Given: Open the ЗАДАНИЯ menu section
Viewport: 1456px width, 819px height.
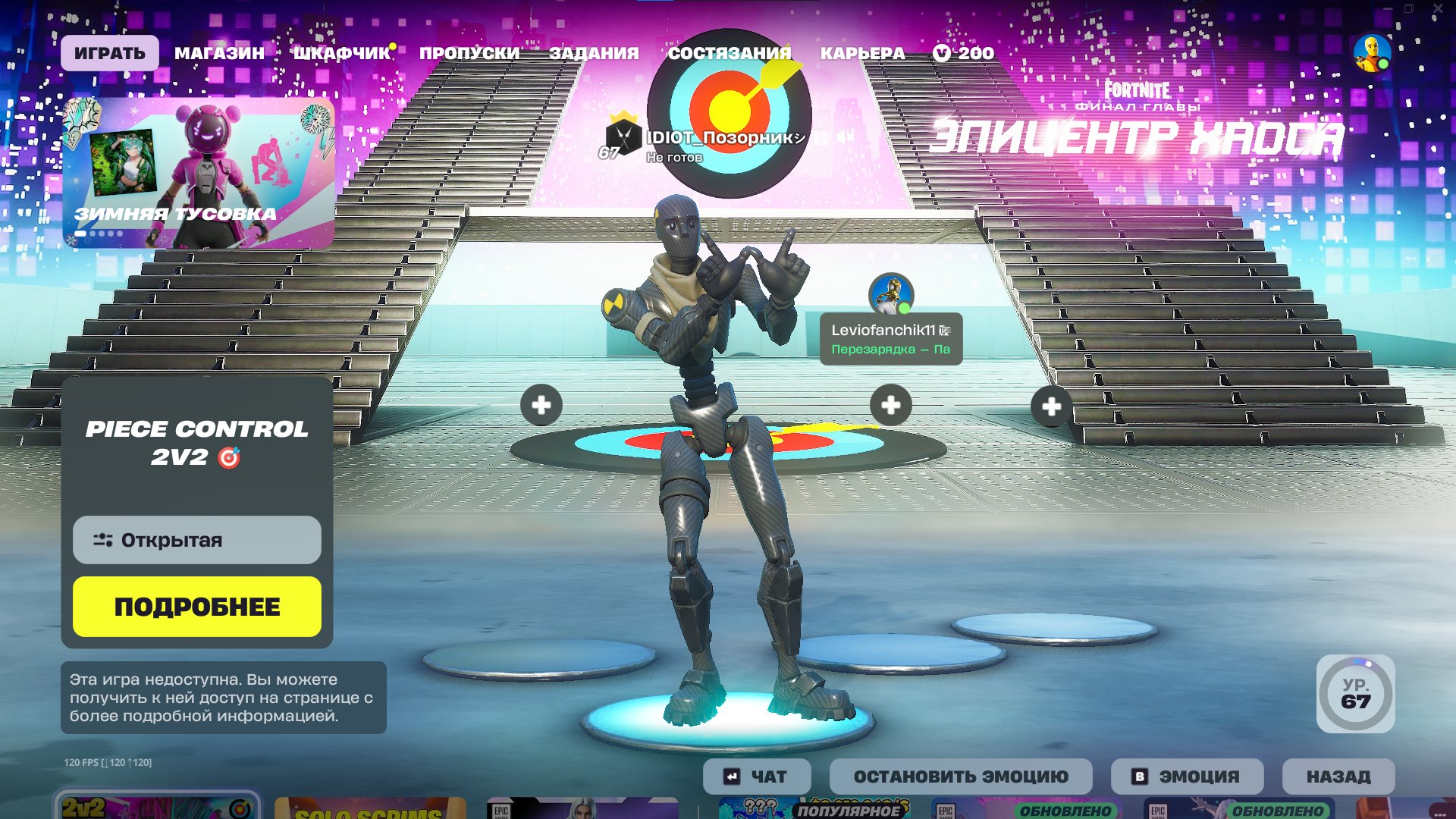Looking at the screenshot, I should tap(595, 53).
